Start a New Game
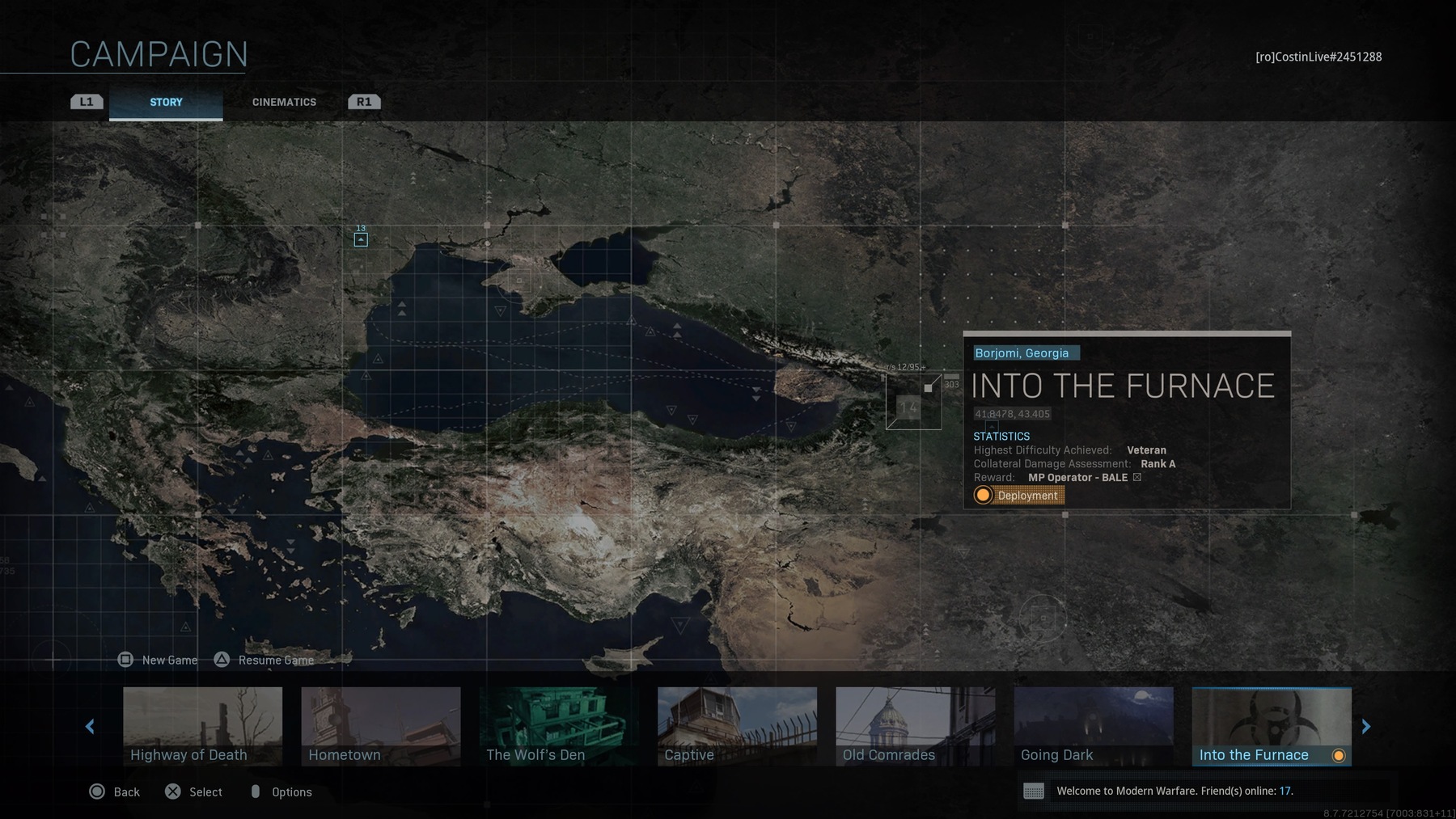Viewport: 1456px width, 819px height. pos(159,660)
